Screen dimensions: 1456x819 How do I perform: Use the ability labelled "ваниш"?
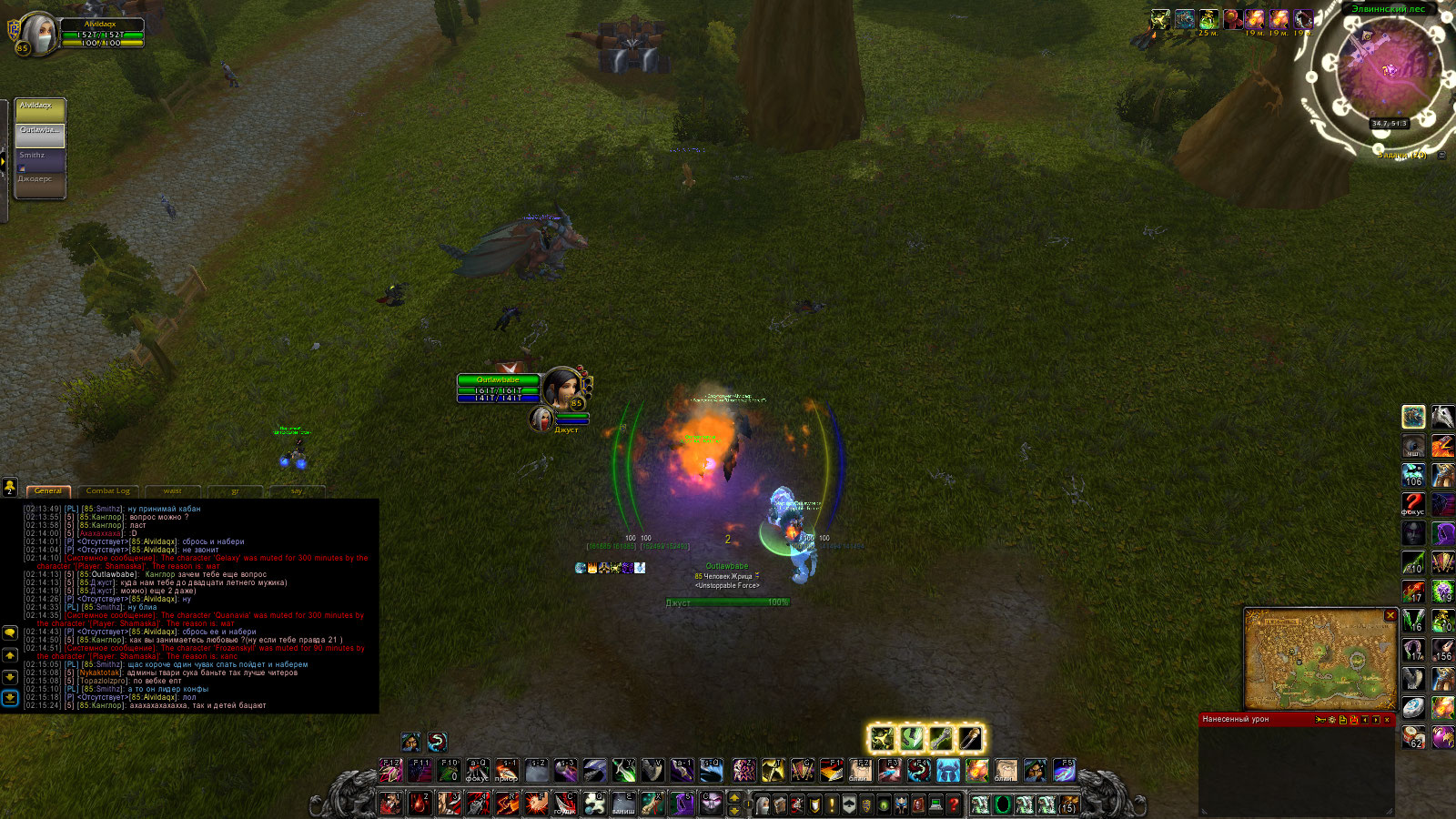[x=623, y=804]
